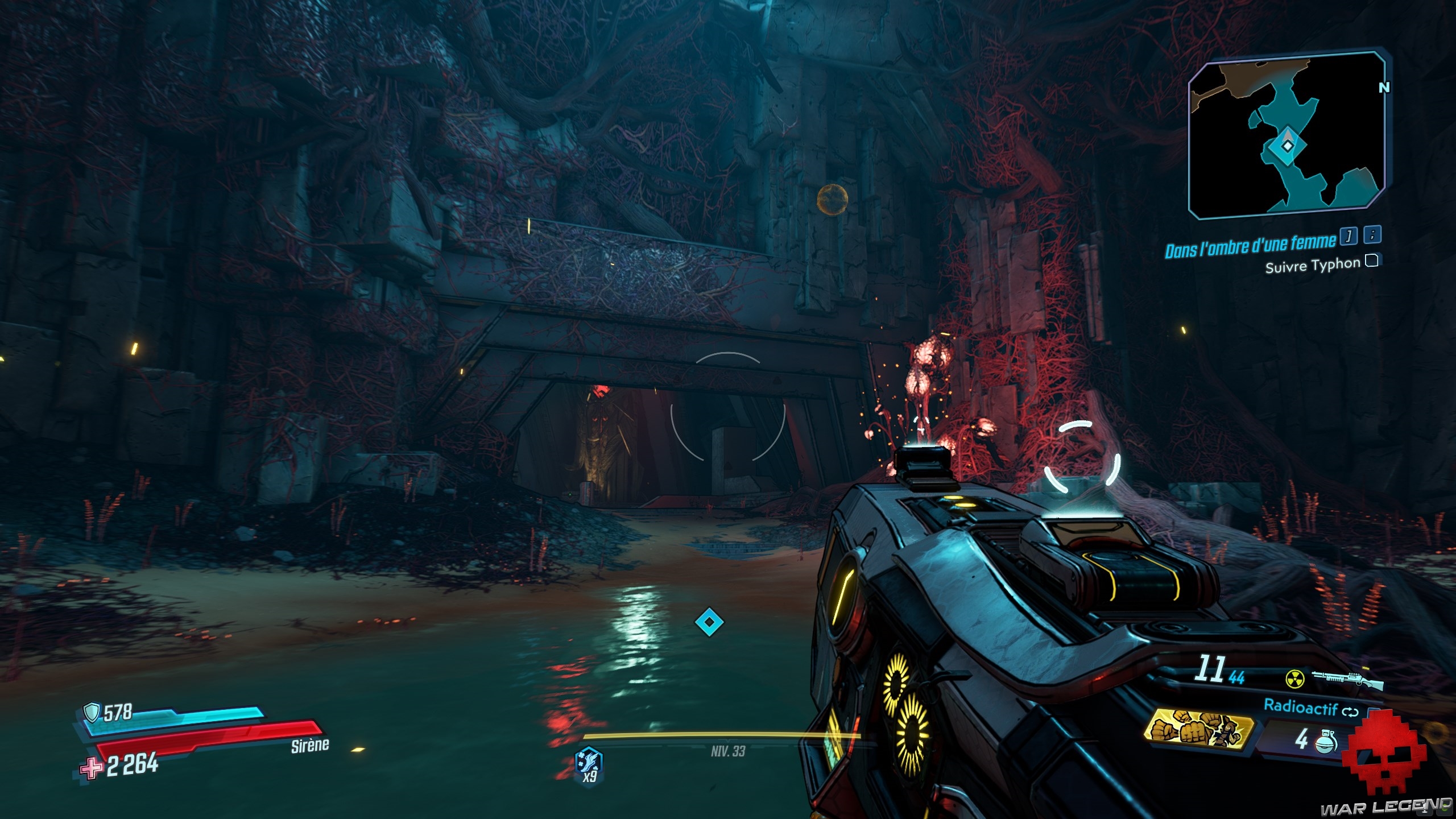Screen dimensions: 1456x819
Task: Click the equipped shotgun weapon icon
Action: [x=1347, y=680]
